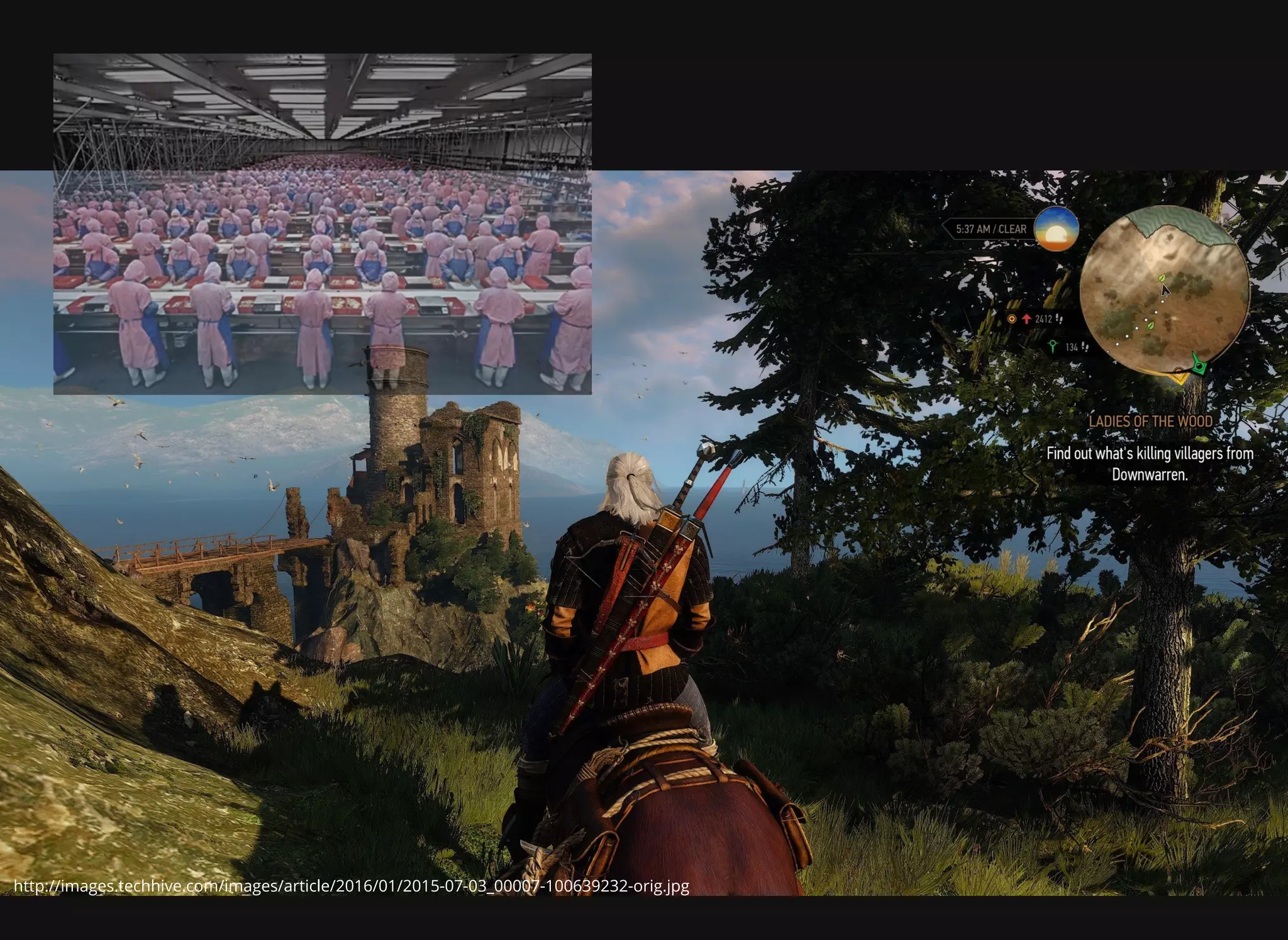This screenshot has width=1288, height=940.
Task: Click the green pin distance marker
Action: [x=1053, y=346]
